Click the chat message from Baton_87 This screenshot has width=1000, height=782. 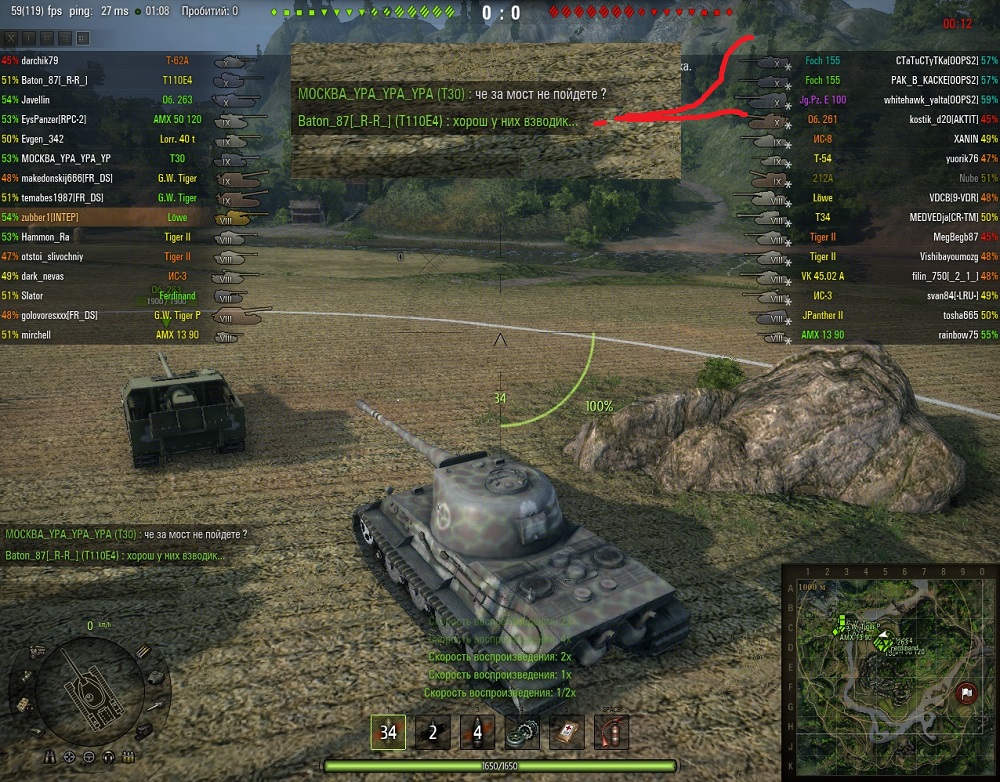point(114,556)
